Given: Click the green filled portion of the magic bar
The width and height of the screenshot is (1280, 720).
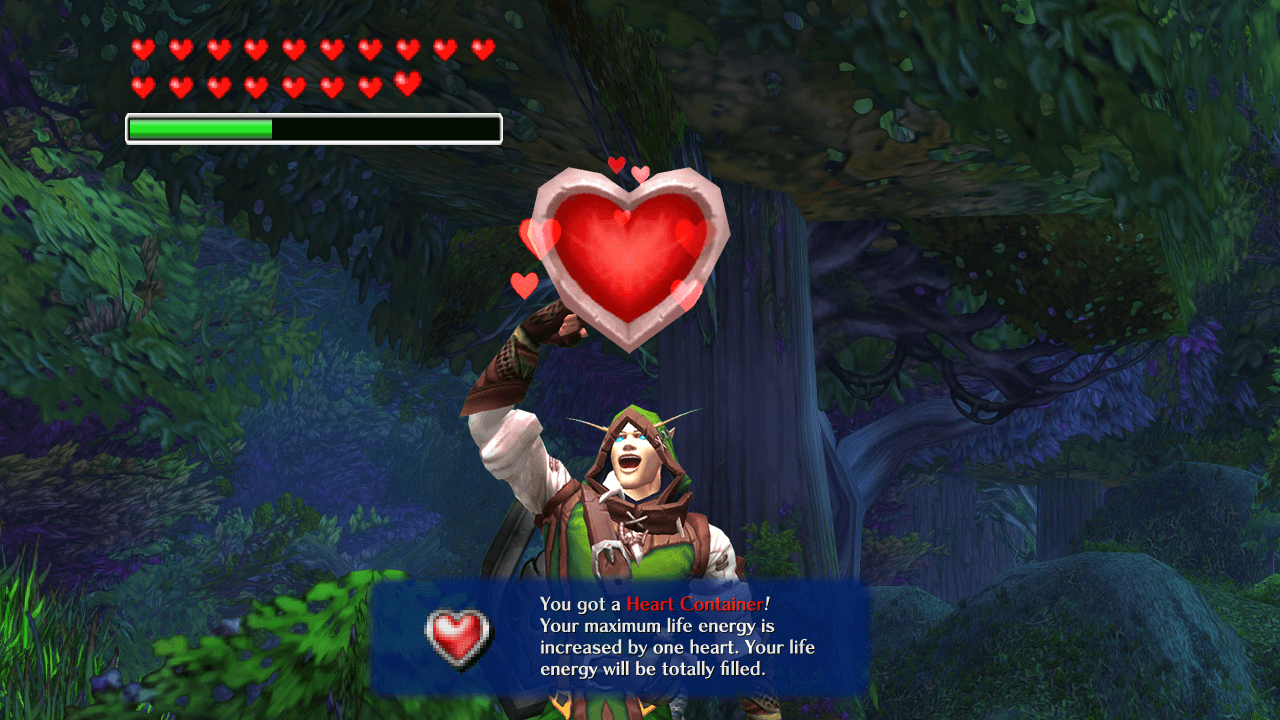Looking at the screenshot, I should (200, 127).
